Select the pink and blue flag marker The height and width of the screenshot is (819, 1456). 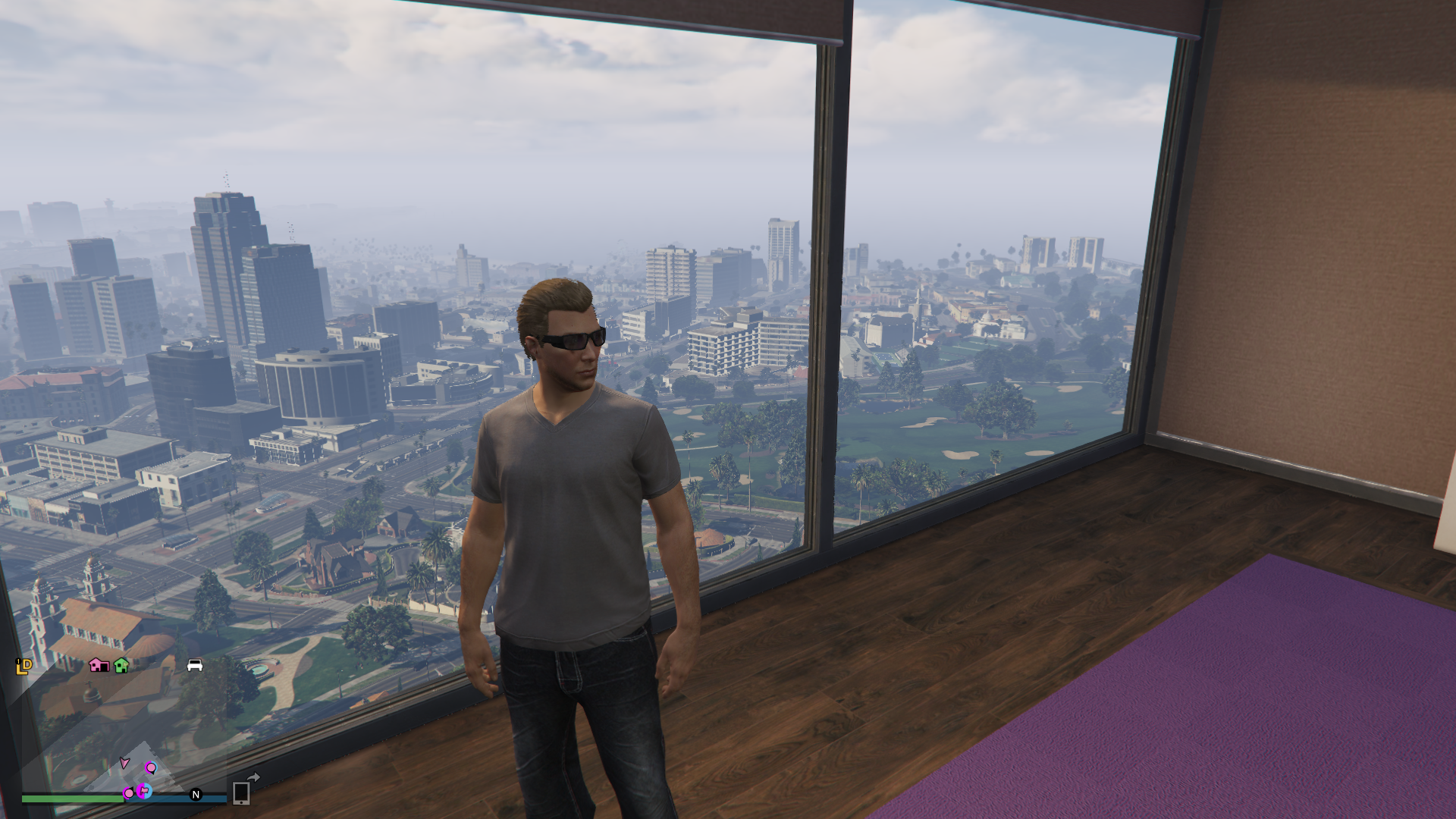[143, 791]
